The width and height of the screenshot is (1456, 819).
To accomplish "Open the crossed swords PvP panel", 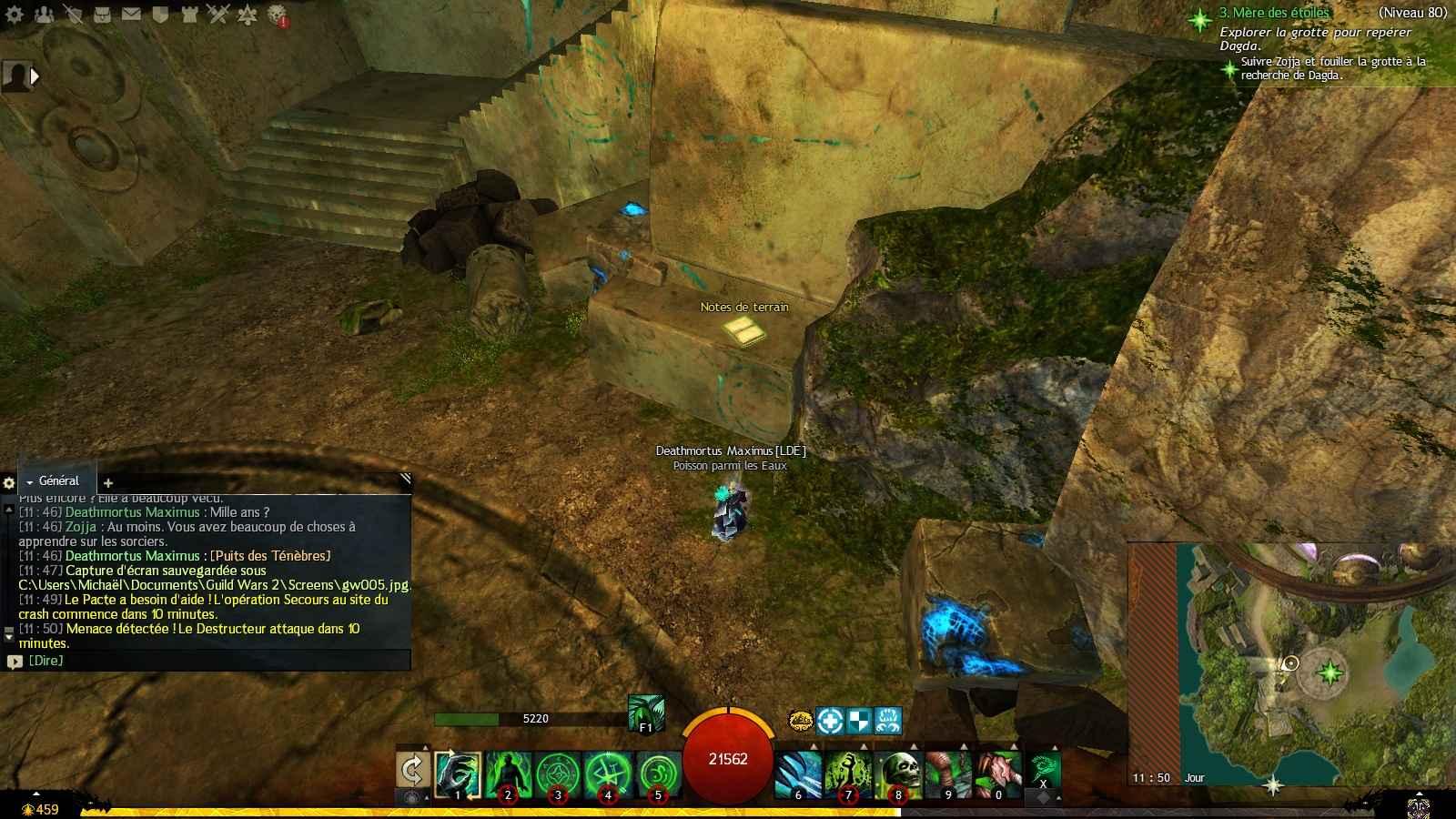I will pos(217,14).
